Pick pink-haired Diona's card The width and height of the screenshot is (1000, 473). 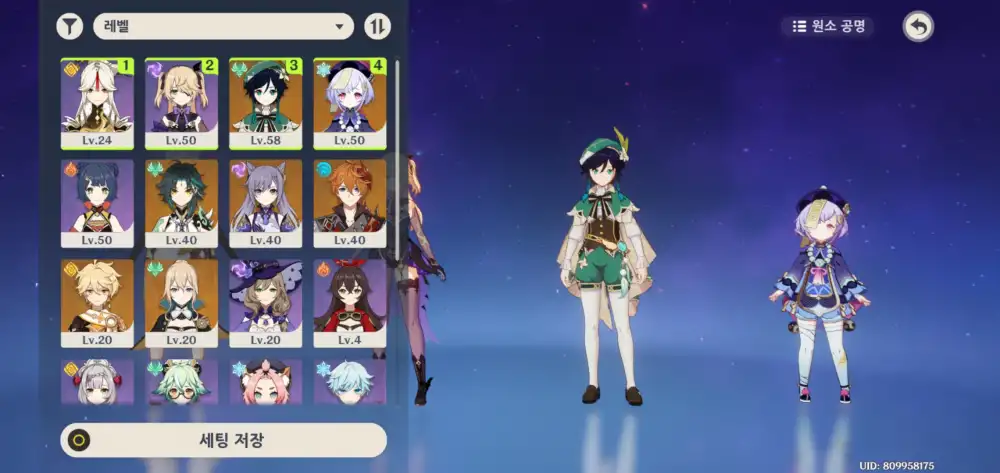[x=265, y=382]
